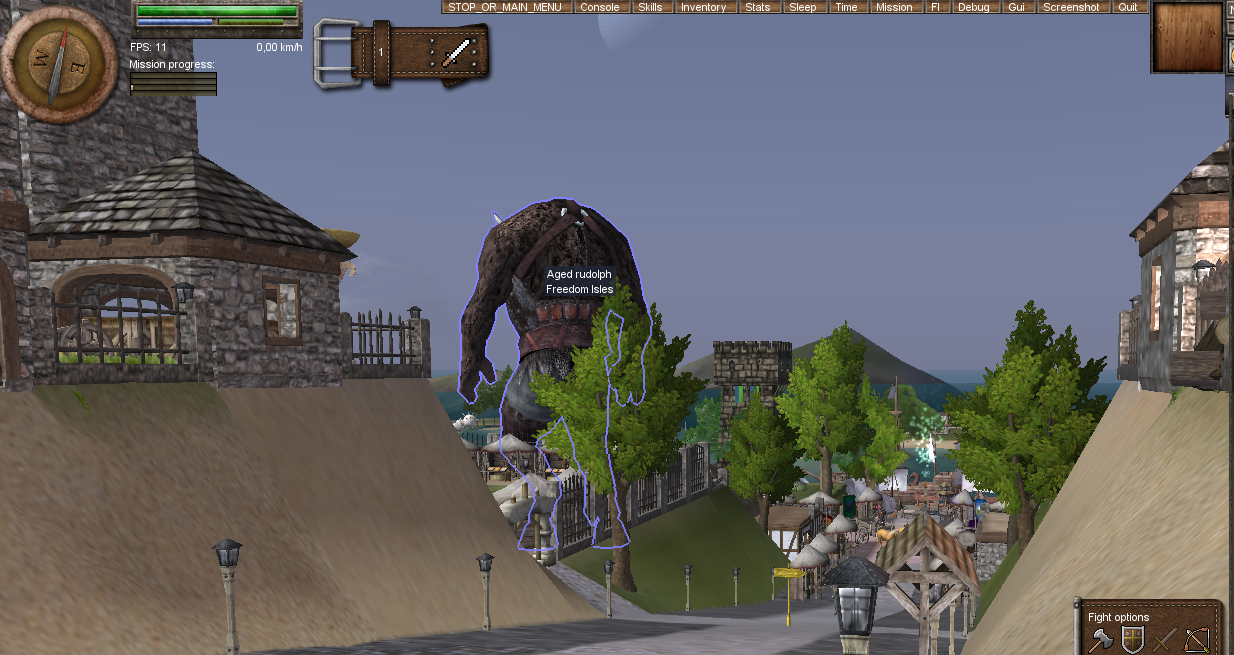Open the Mission menu

893,7
